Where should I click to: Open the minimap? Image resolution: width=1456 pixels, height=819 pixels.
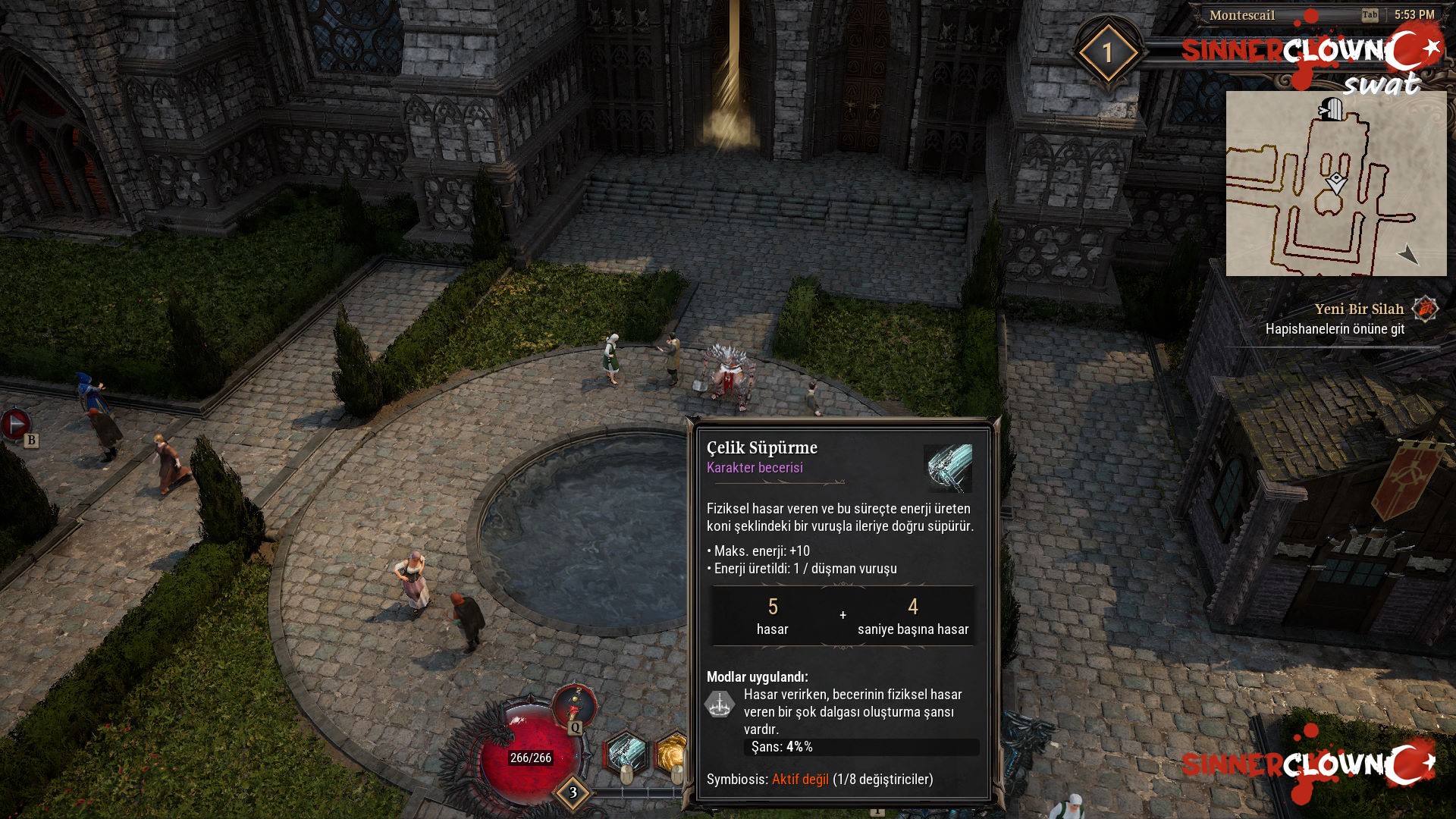pyautogui.click(x=1335, y=184)
